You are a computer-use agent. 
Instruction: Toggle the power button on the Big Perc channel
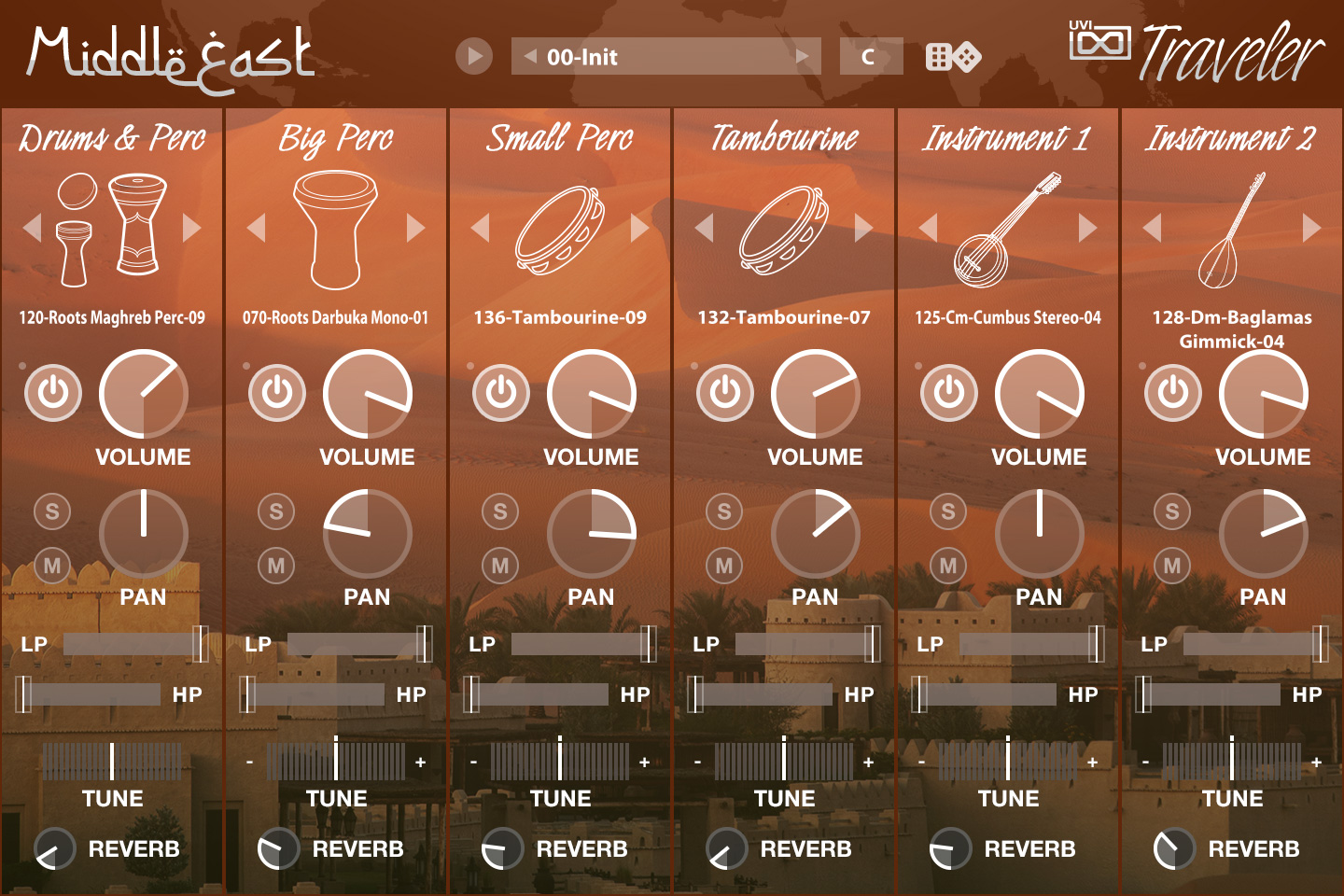[x=275, y=393]
